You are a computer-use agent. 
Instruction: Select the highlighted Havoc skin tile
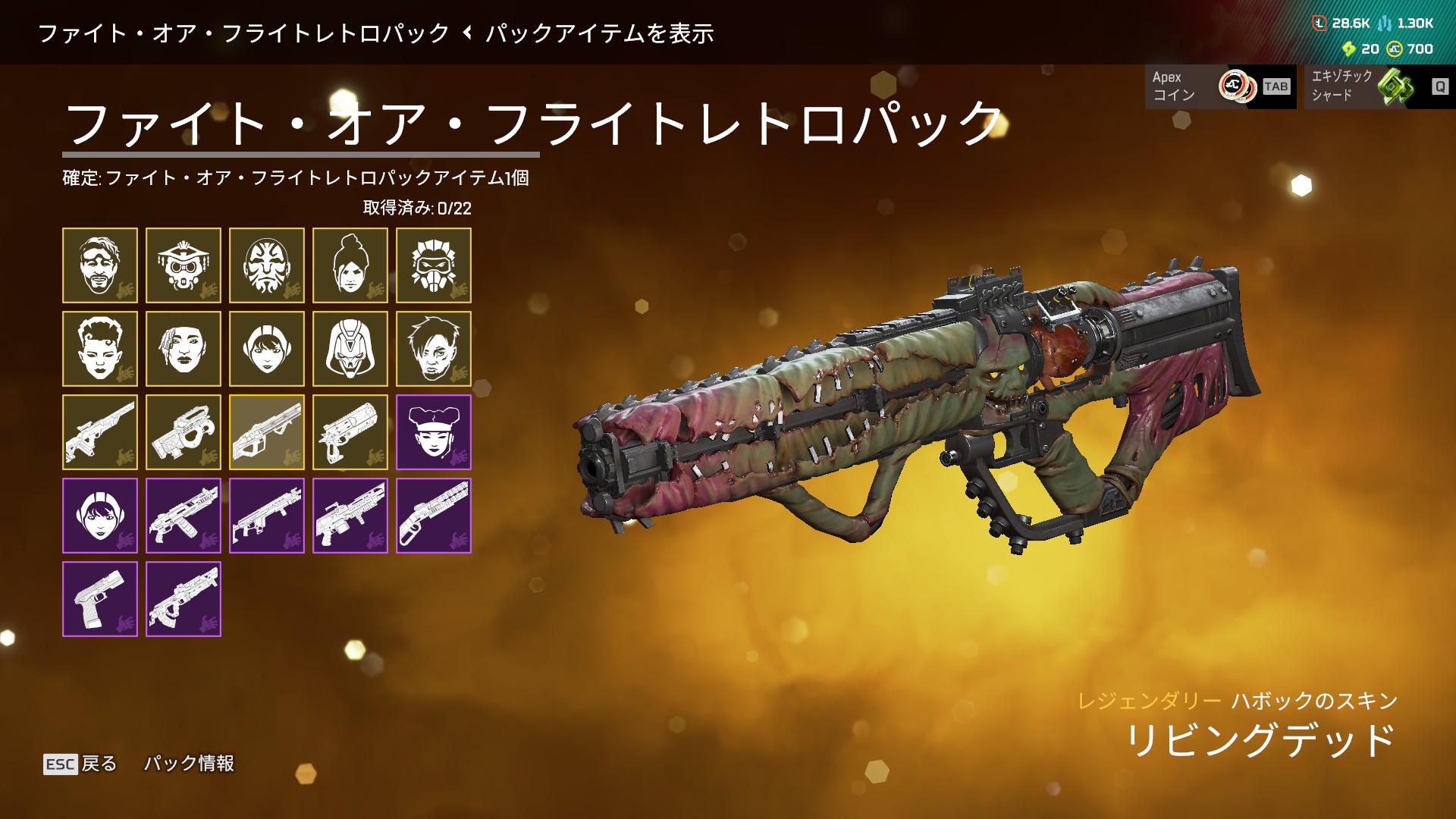pos(267,432)
